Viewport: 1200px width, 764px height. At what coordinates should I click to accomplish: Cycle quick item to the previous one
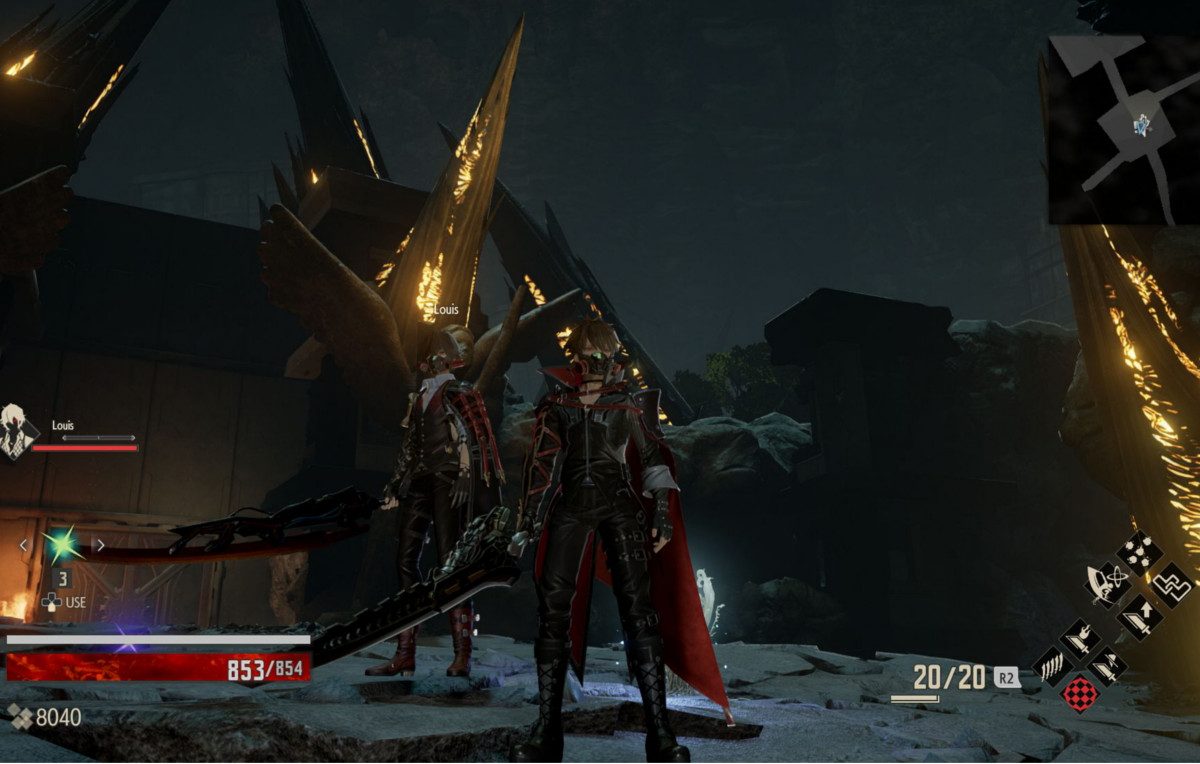[24, 545]
